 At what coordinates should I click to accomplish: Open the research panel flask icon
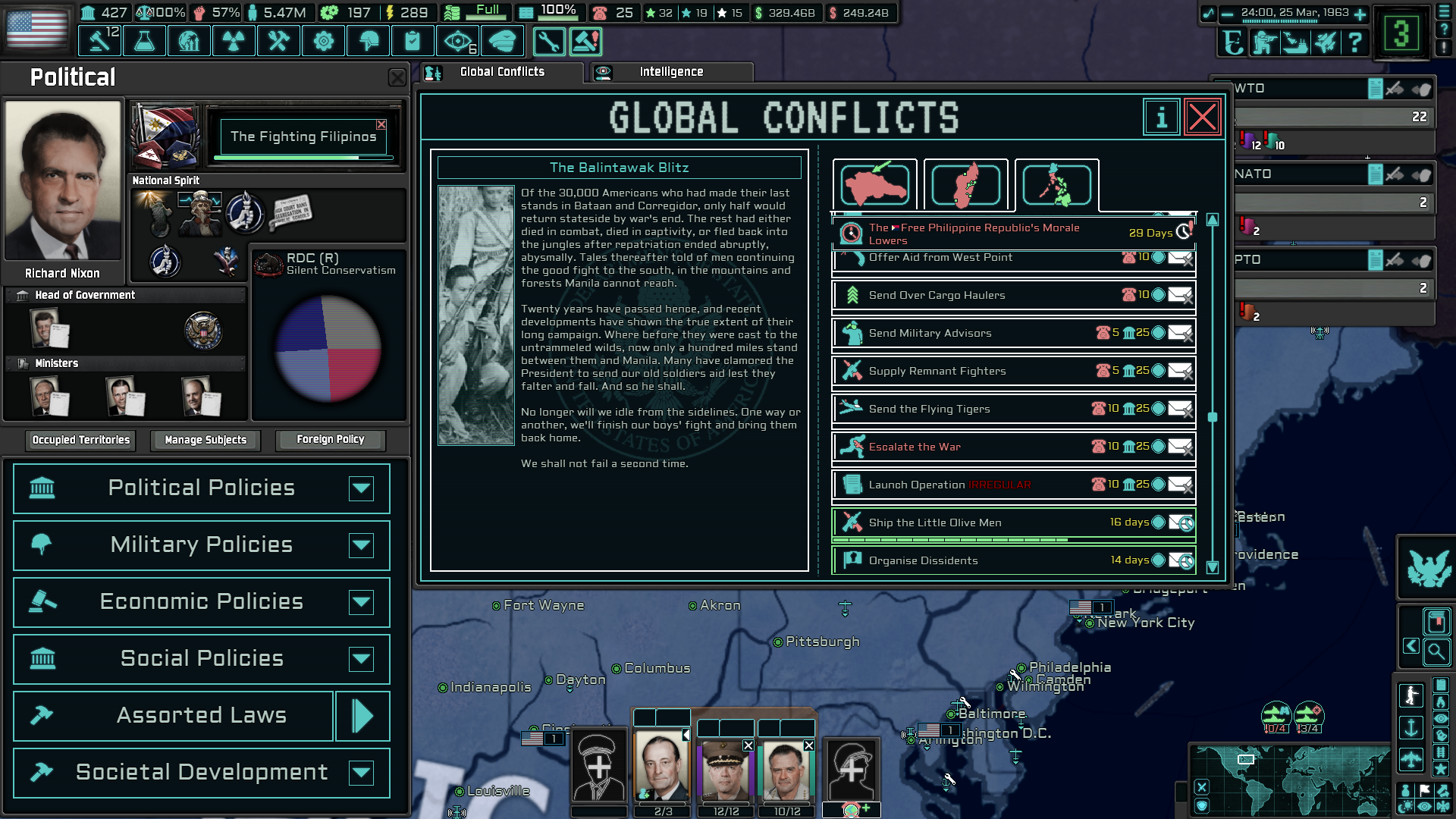(x=144, y=41)
